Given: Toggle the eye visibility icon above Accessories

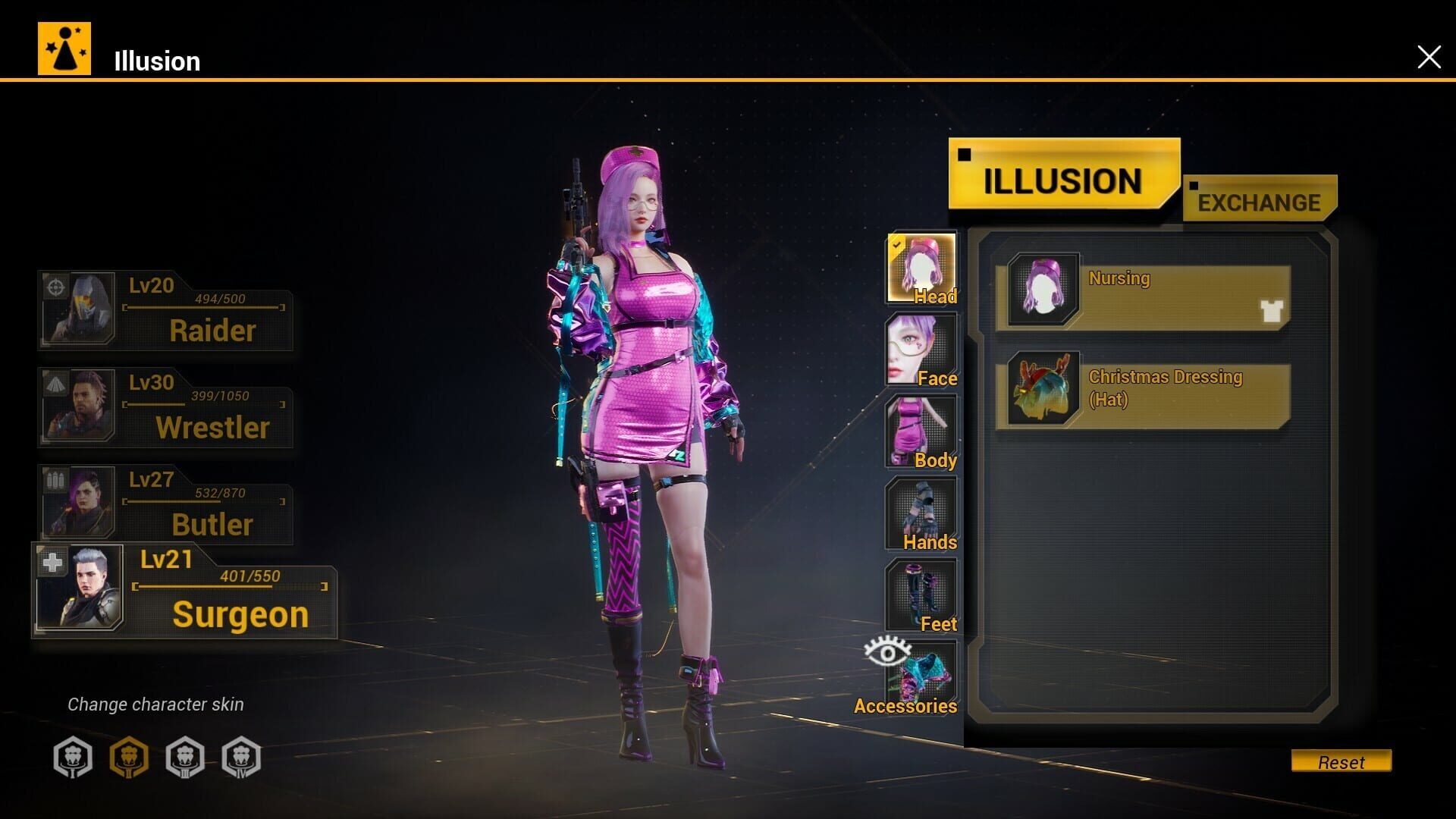Looking at the screenshot, I should 887,654.
